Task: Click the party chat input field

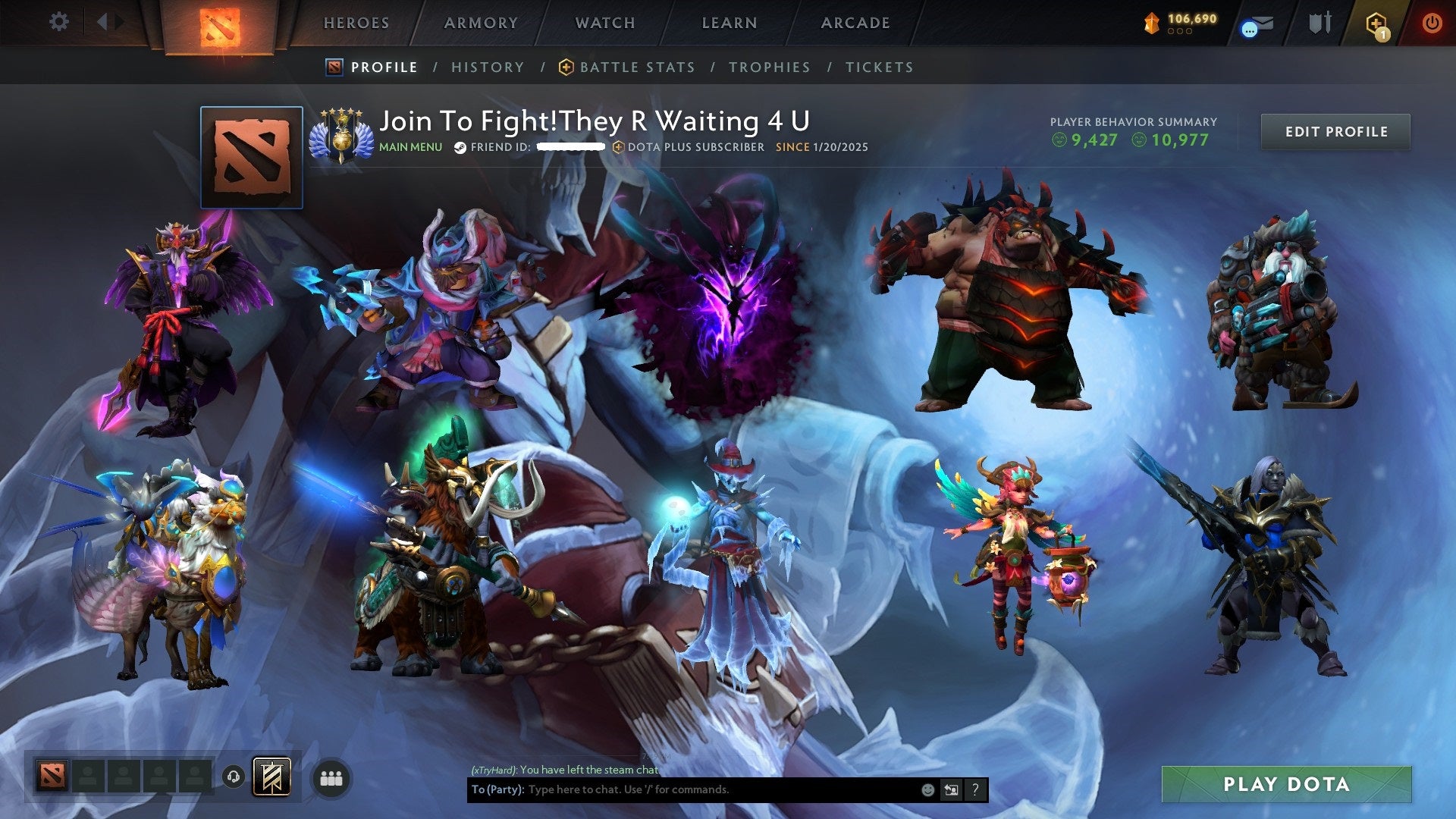Action: [x=682, y=789]
